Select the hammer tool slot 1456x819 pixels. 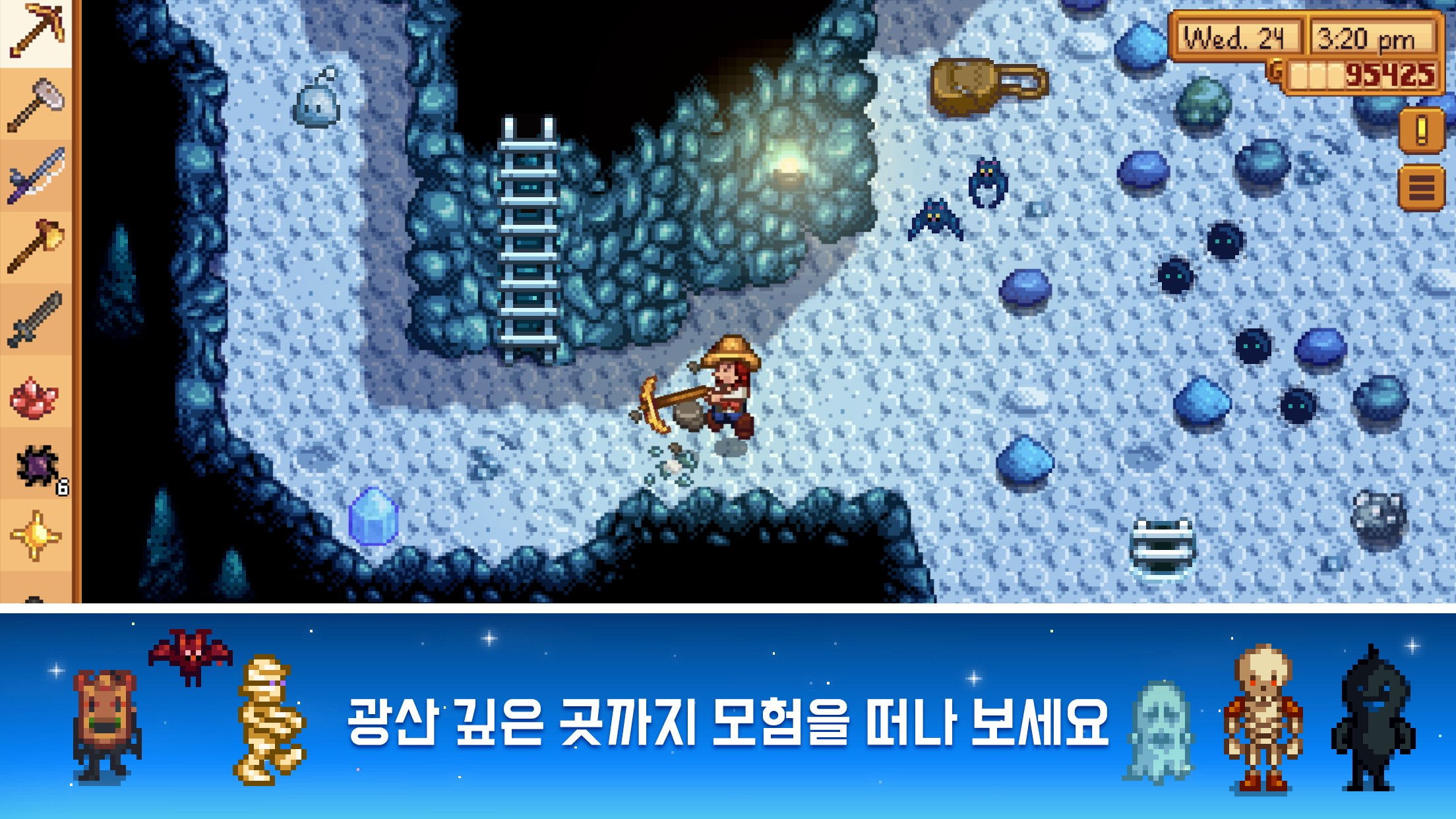pos(36,102)
